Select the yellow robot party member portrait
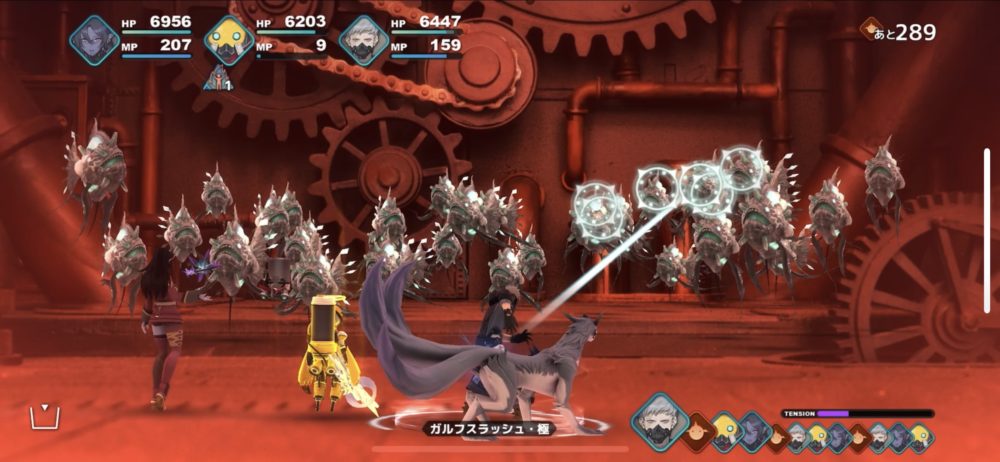 pyautogui.click(x=229, y=41)
